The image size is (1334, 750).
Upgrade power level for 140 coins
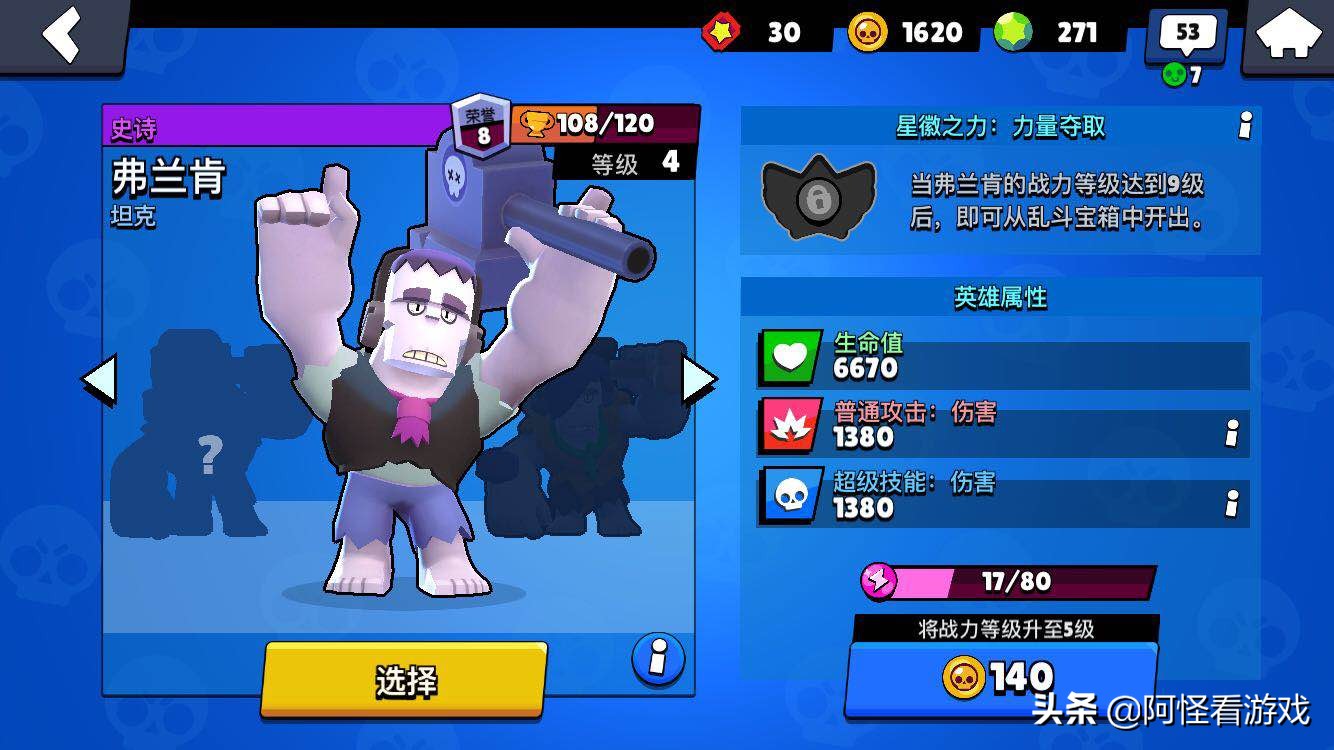click(1000, 678)
